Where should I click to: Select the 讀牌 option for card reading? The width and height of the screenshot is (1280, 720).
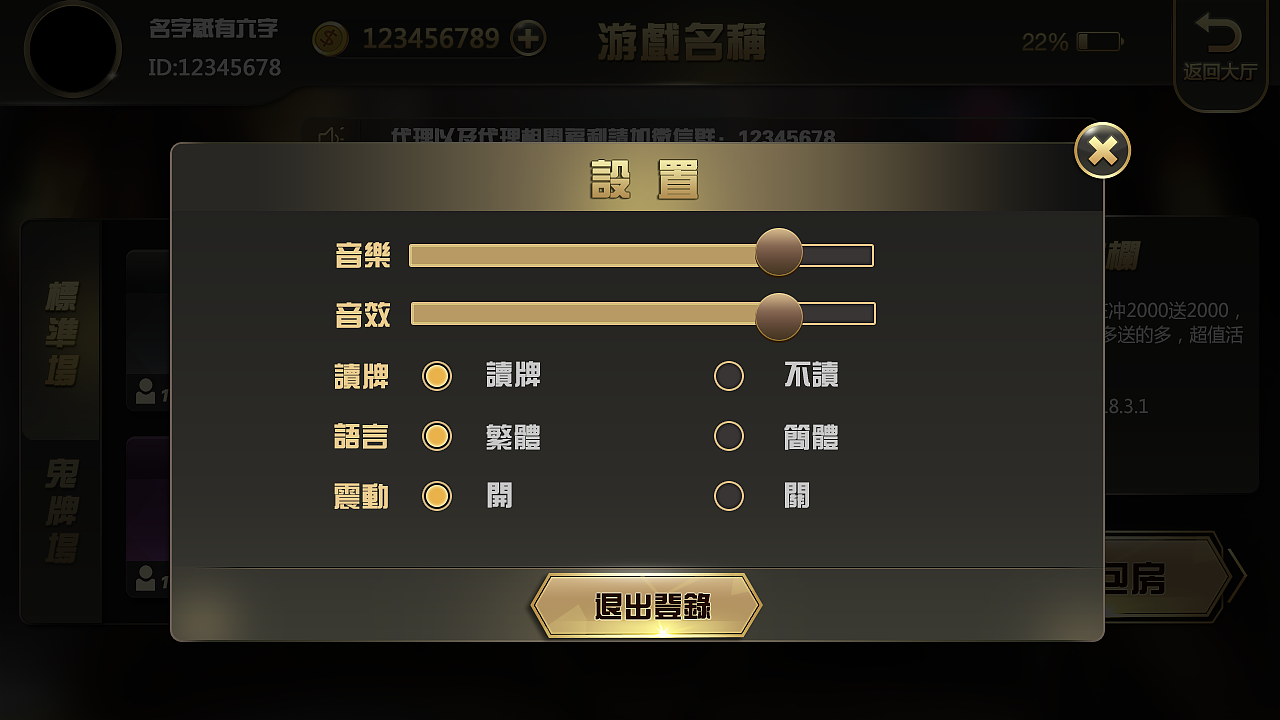coord(437,376)
